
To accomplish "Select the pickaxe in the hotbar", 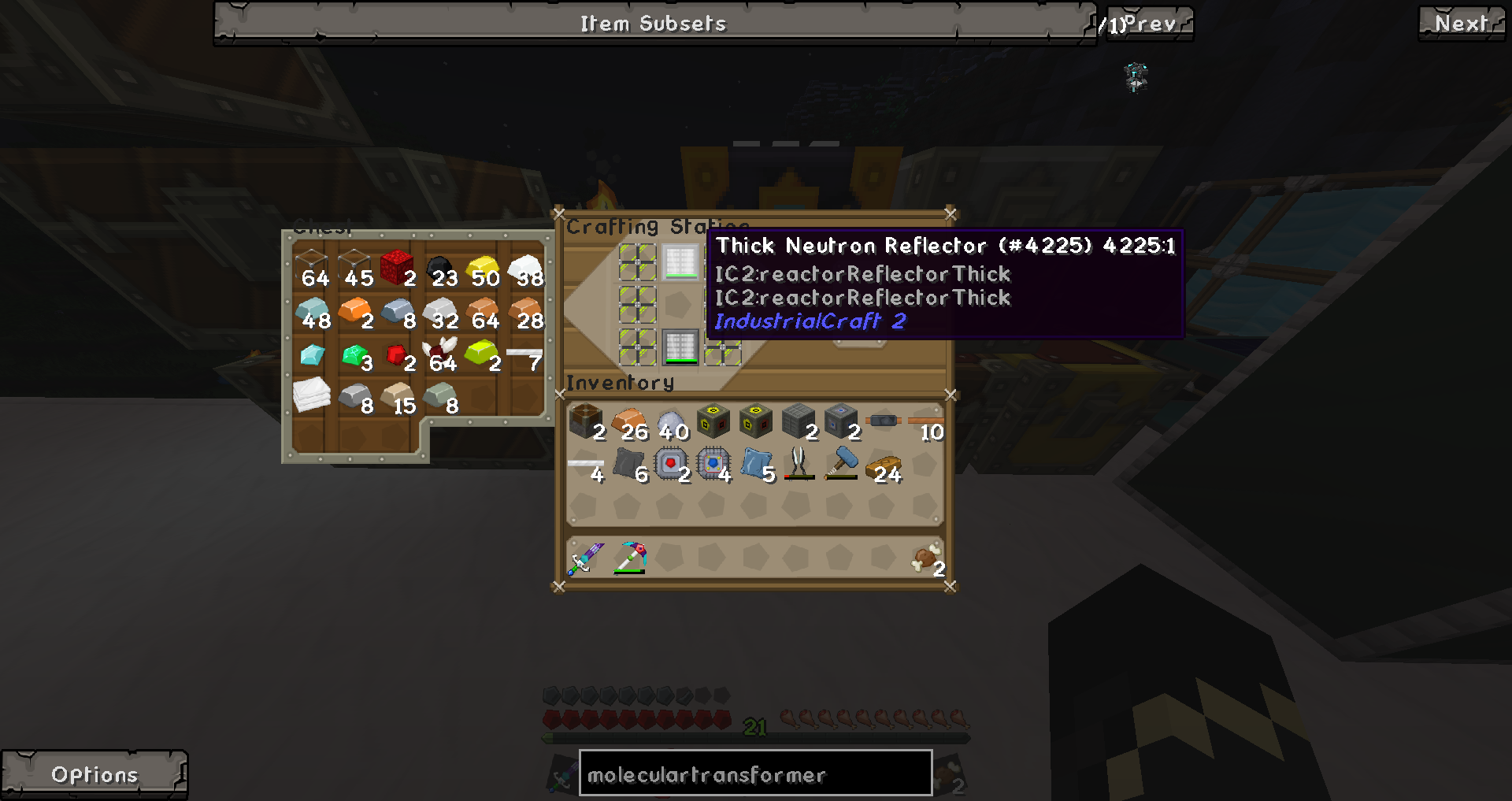I will [630, 558].
